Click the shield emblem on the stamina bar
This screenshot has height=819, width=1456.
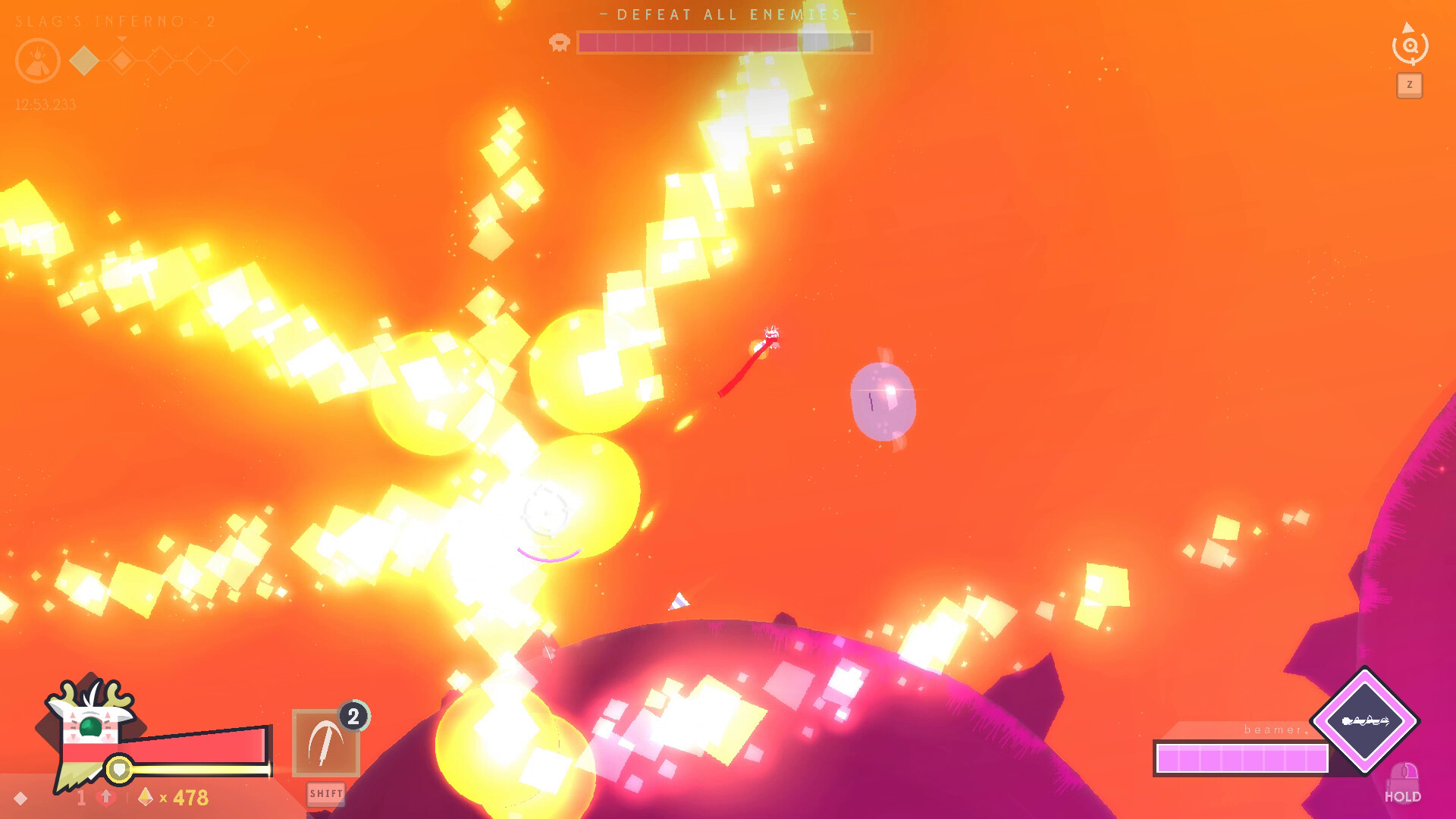[x=118, y=768]
